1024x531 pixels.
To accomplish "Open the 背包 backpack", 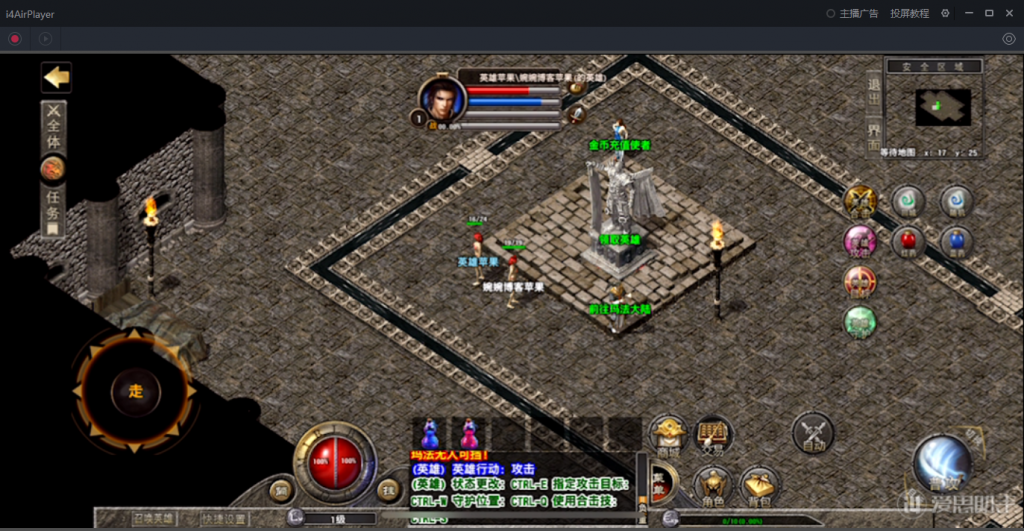I will [759, 487].
